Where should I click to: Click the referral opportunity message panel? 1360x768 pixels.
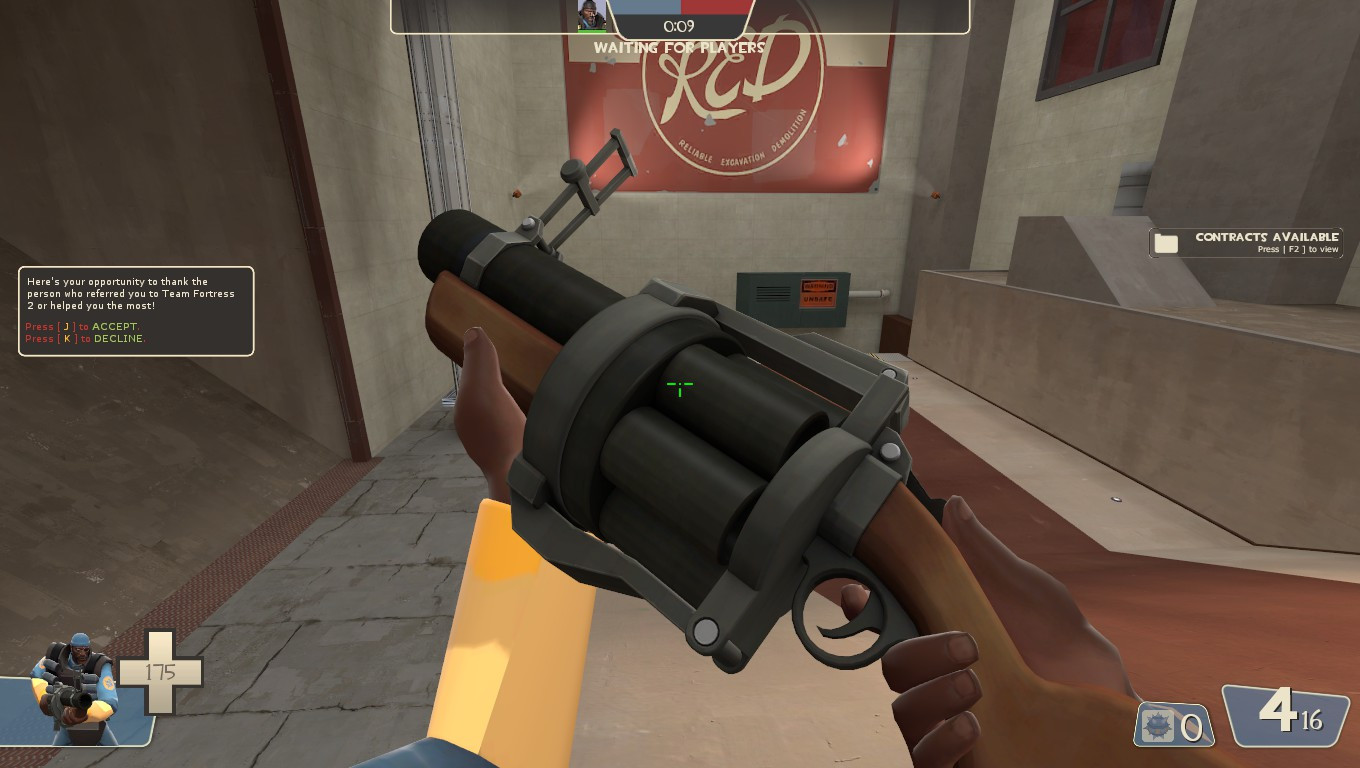[x=136, y=310]
